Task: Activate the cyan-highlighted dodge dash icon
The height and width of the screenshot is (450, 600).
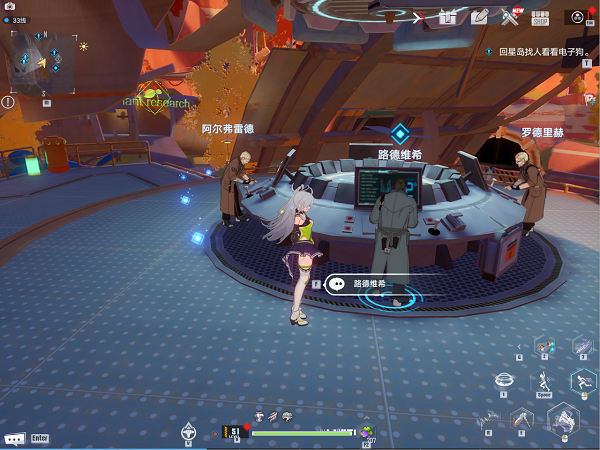Action: click(582, 381)
